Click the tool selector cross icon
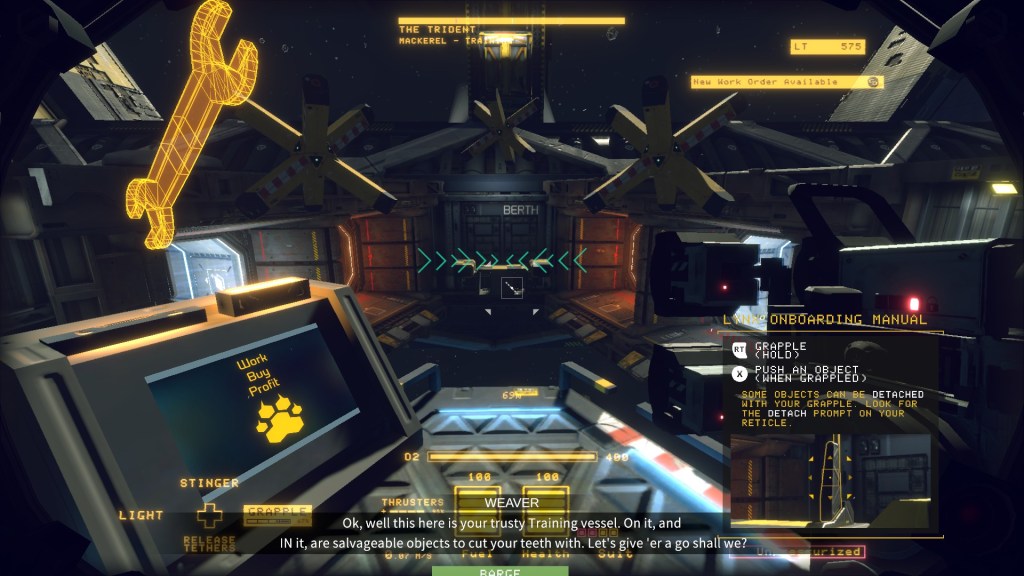 [209, 516]
